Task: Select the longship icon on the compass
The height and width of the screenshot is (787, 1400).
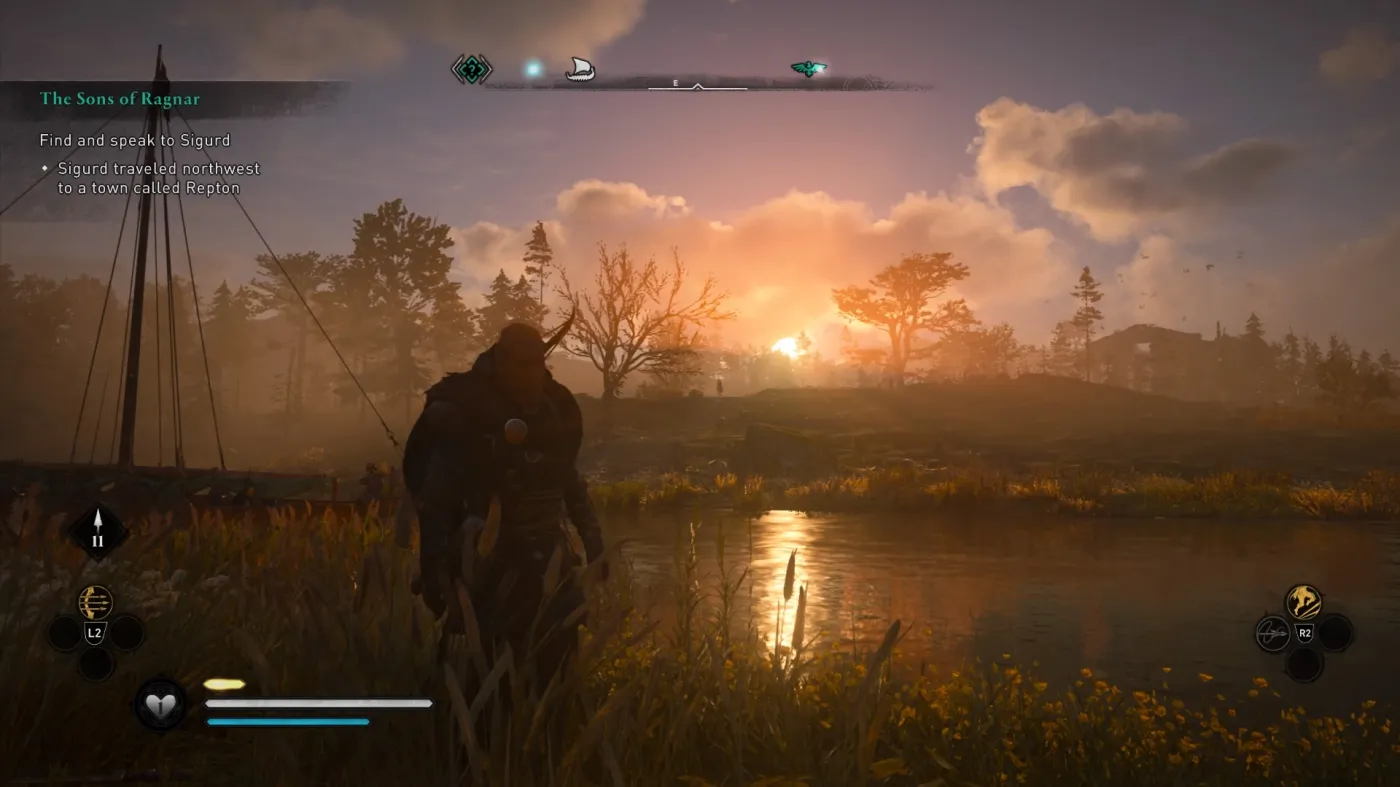Action: tap(580, 68)
